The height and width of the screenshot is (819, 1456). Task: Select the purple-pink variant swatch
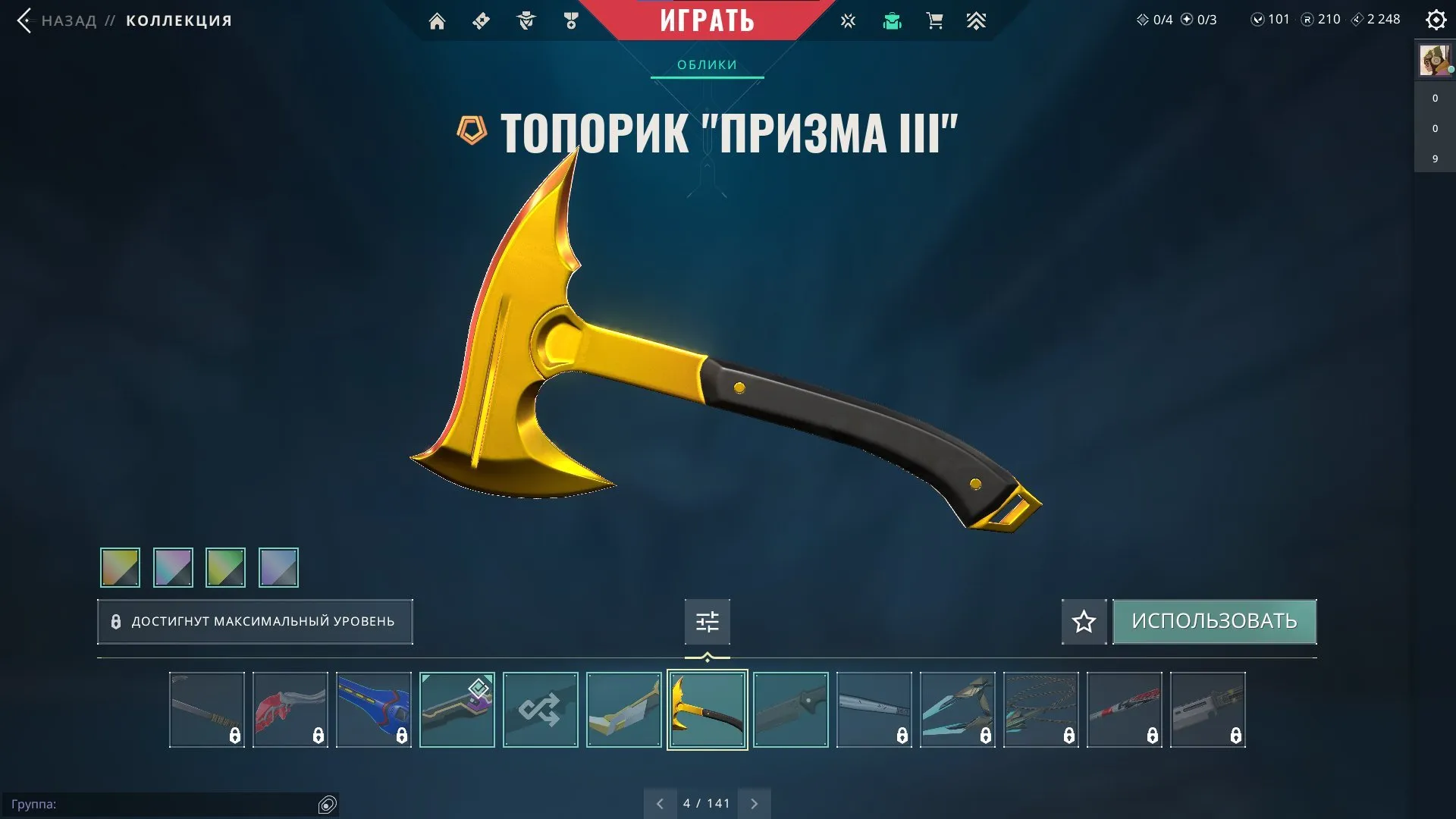173,567
